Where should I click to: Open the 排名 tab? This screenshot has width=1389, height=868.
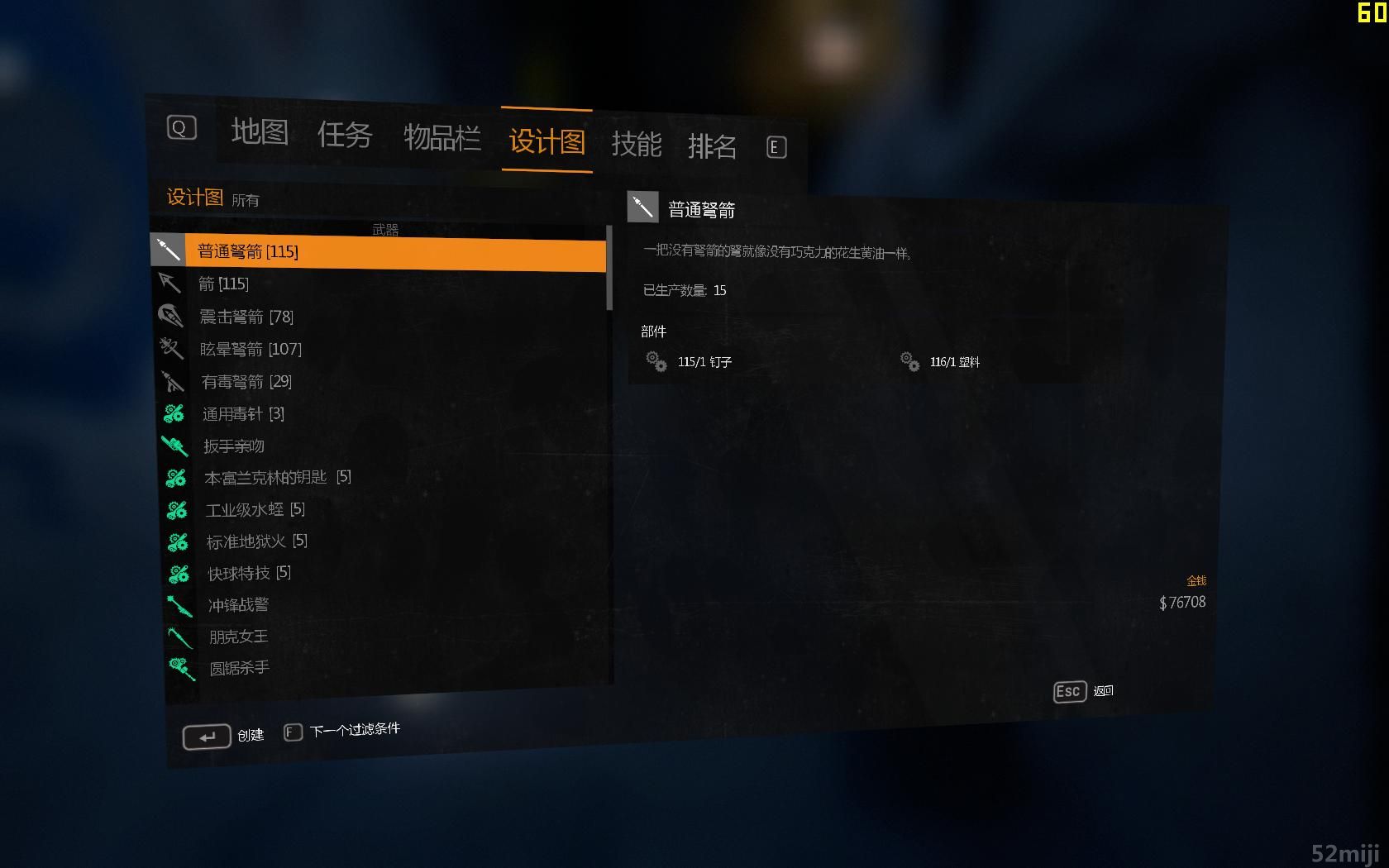(x=712, y=147)
